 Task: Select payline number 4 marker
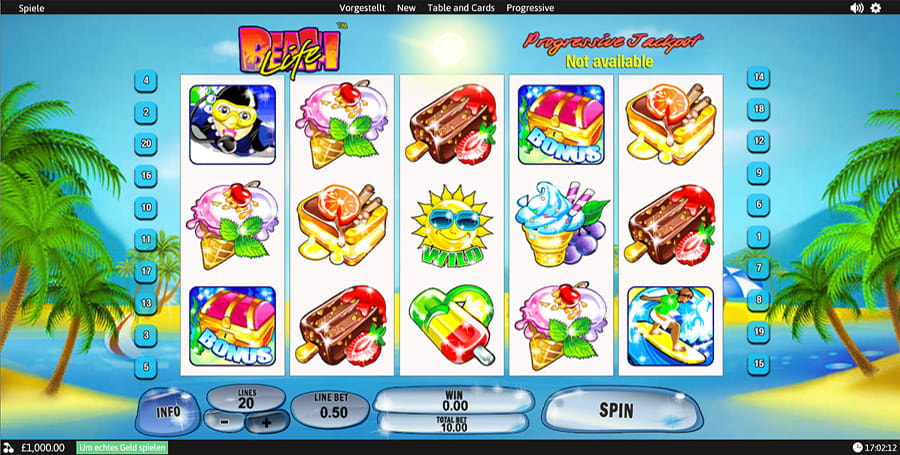tap(147, 80)
